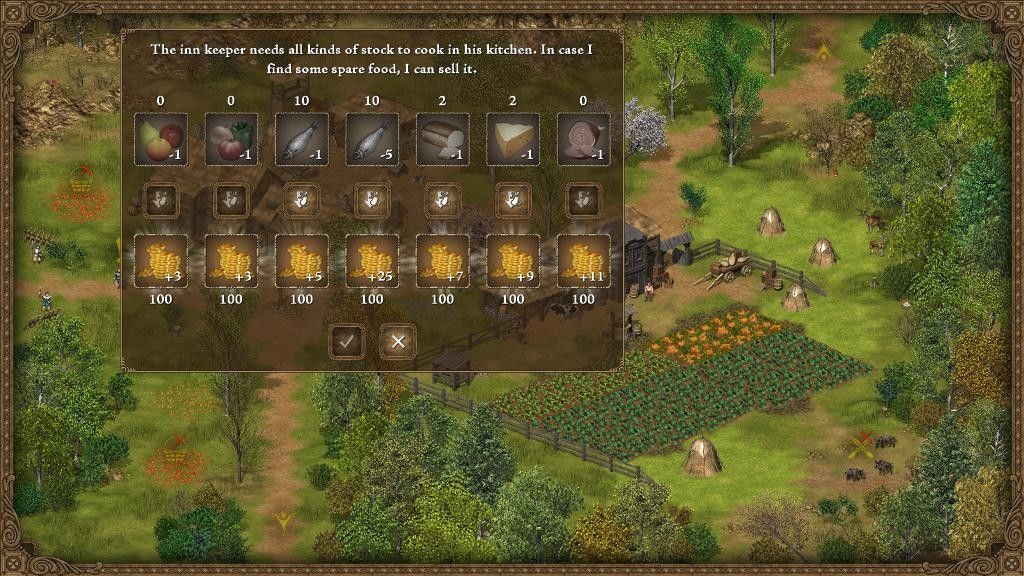
Task: Trigger the sell arrow button below the fruit
Action: [161, 200]
